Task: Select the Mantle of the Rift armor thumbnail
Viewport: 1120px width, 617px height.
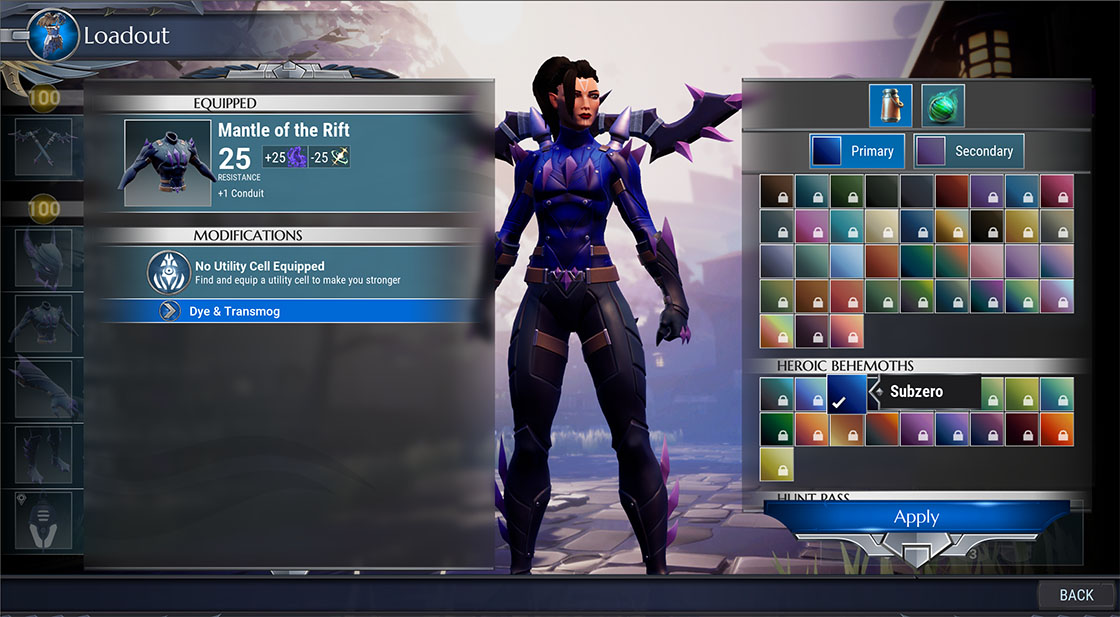Action: [x=166, y=163]
